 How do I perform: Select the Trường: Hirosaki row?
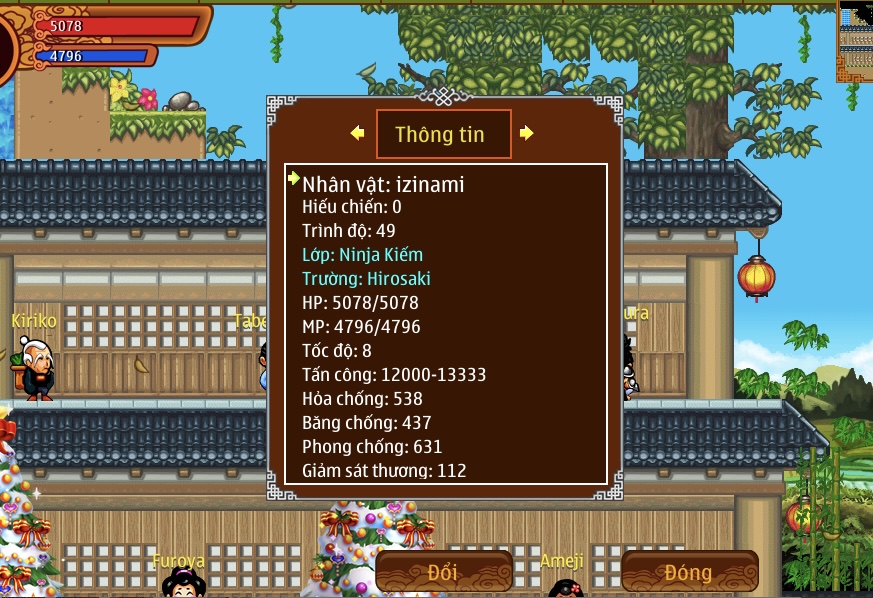pos(366,279)
